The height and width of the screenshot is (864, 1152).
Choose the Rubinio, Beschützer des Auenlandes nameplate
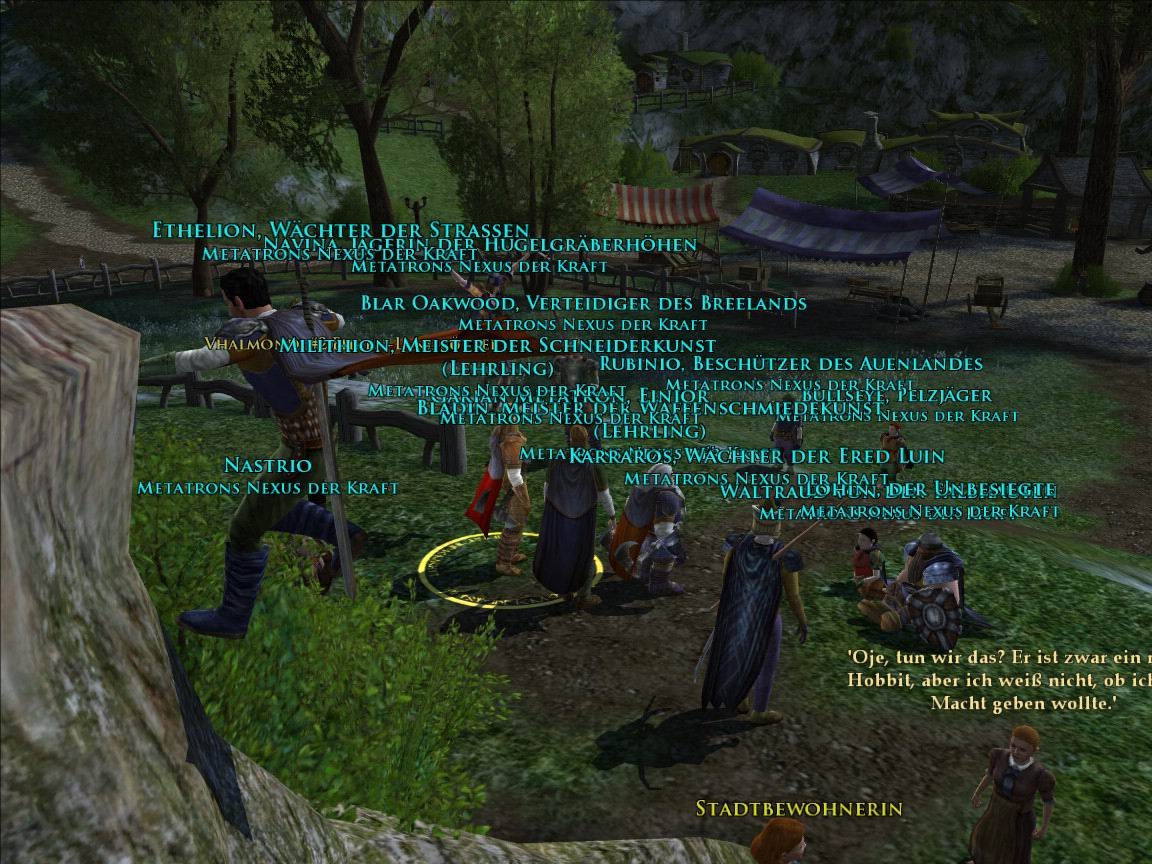[791, 364]
